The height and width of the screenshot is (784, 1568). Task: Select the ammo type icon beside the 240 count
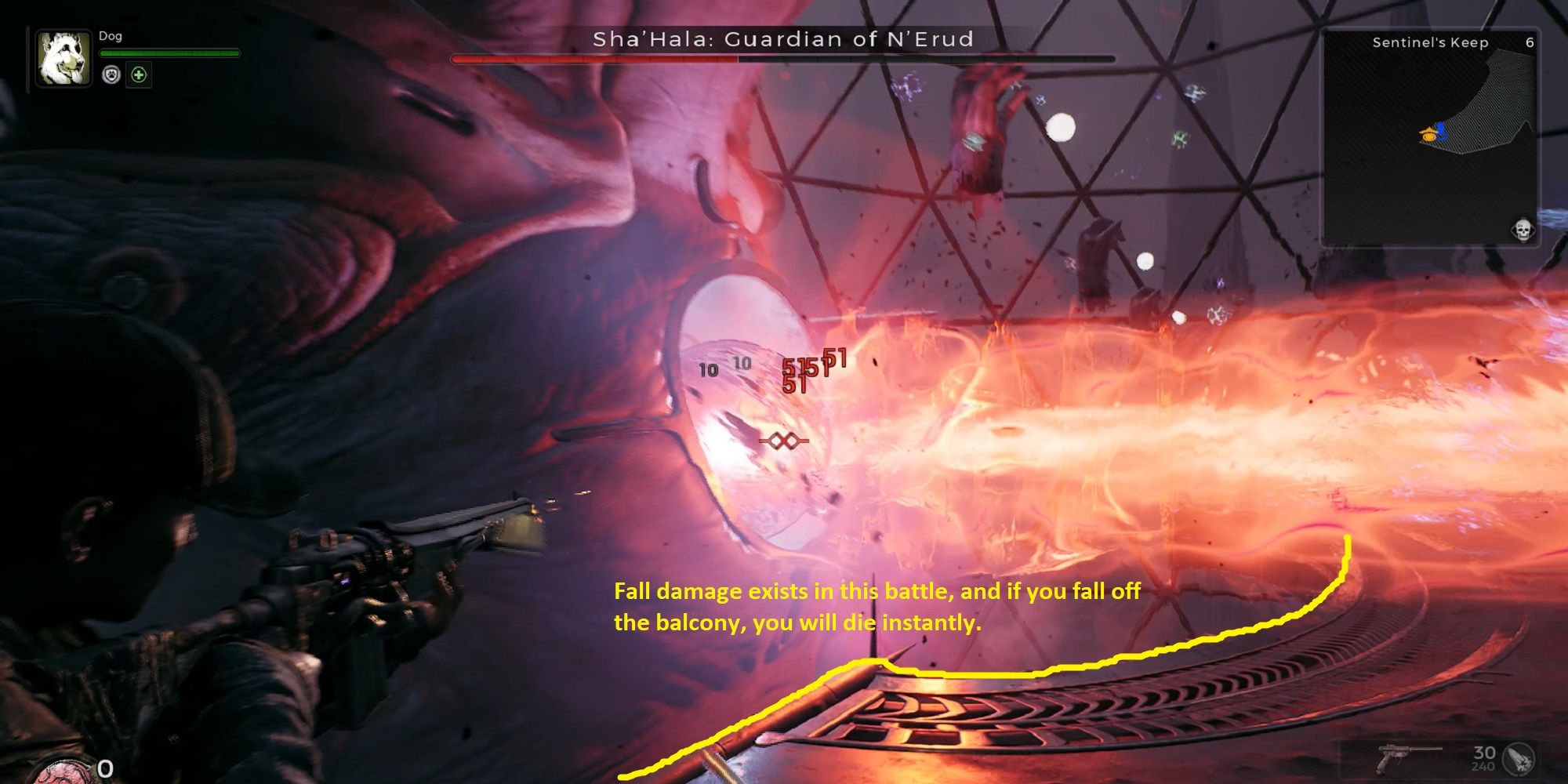[x=1520, y=760]
